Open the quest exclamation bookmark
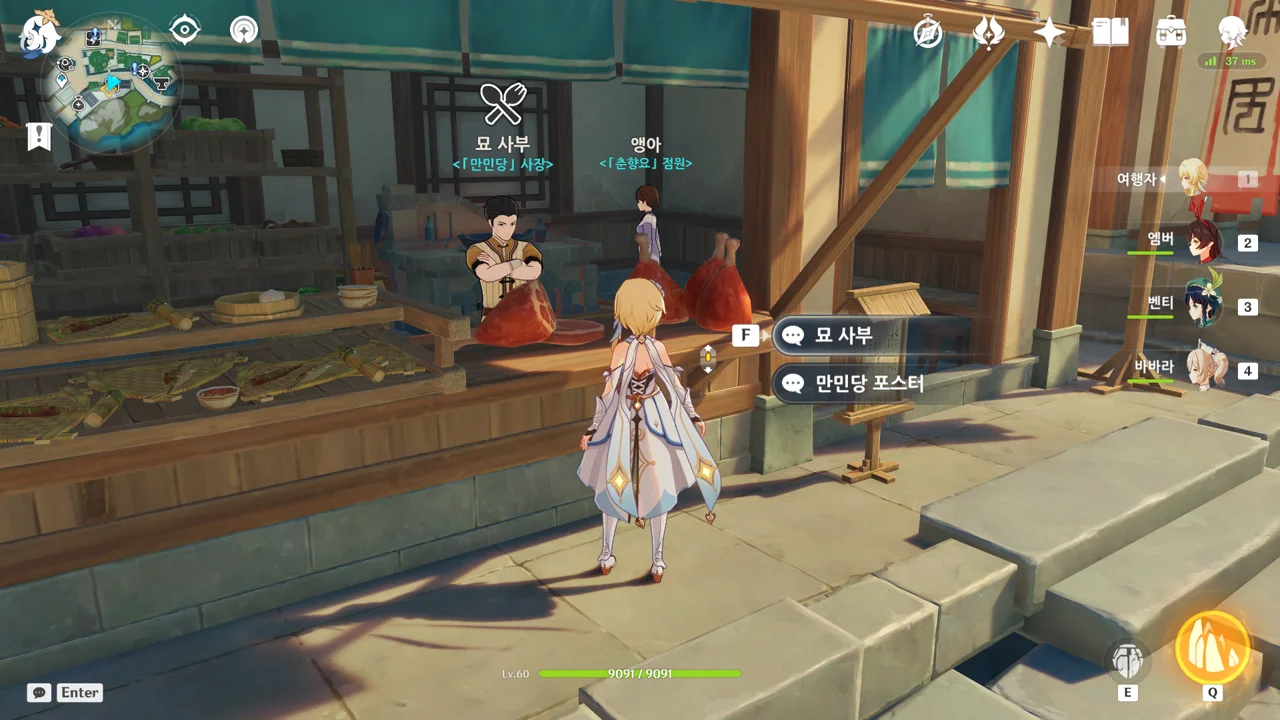This screenshot has height=720, width=1280. click(39, 136)
